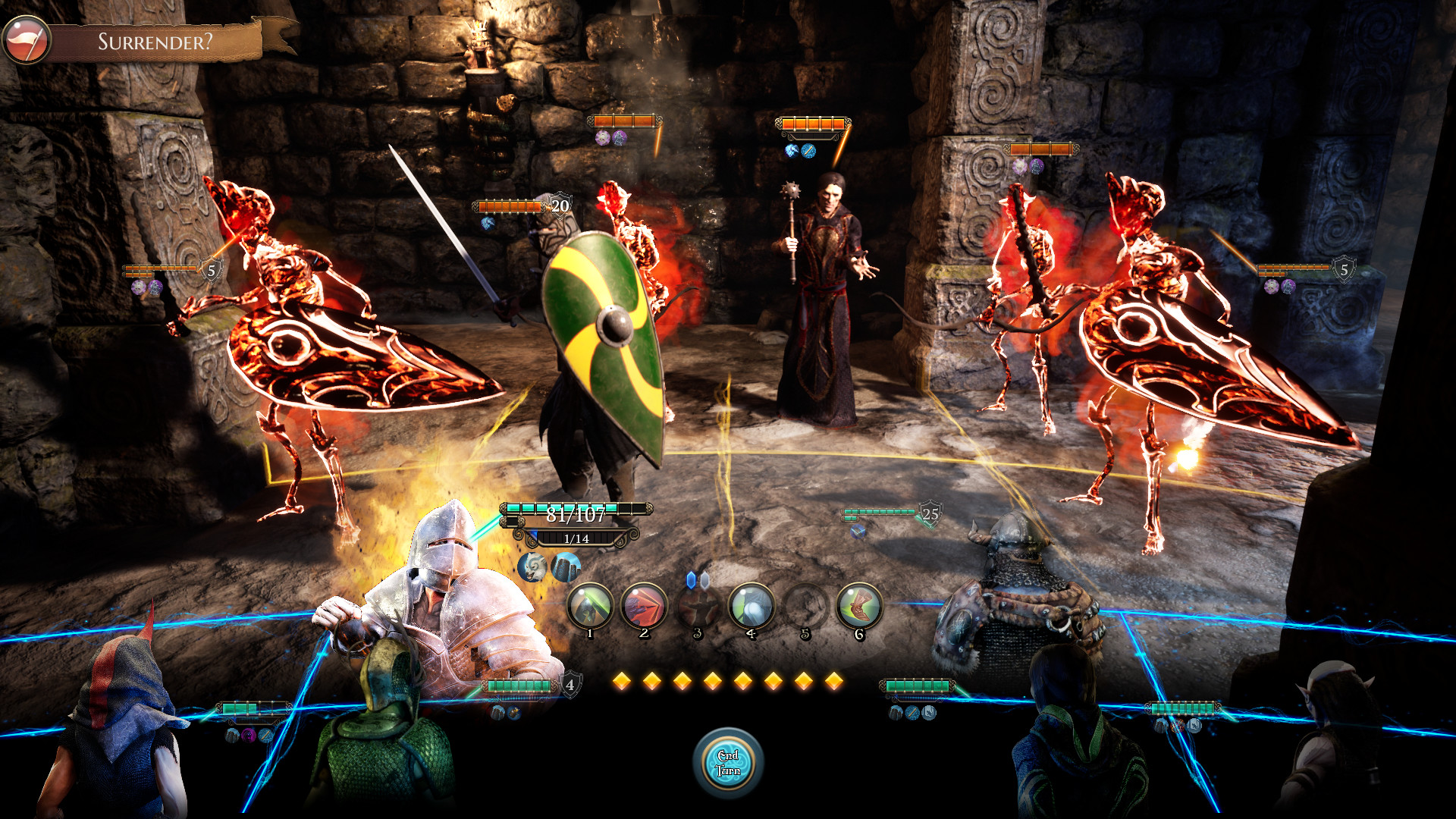Image resolution: width=1456 pixels, height=819 pixels.
Task: Click the blue crystal above ability 3
Action: tap(692, 580)
